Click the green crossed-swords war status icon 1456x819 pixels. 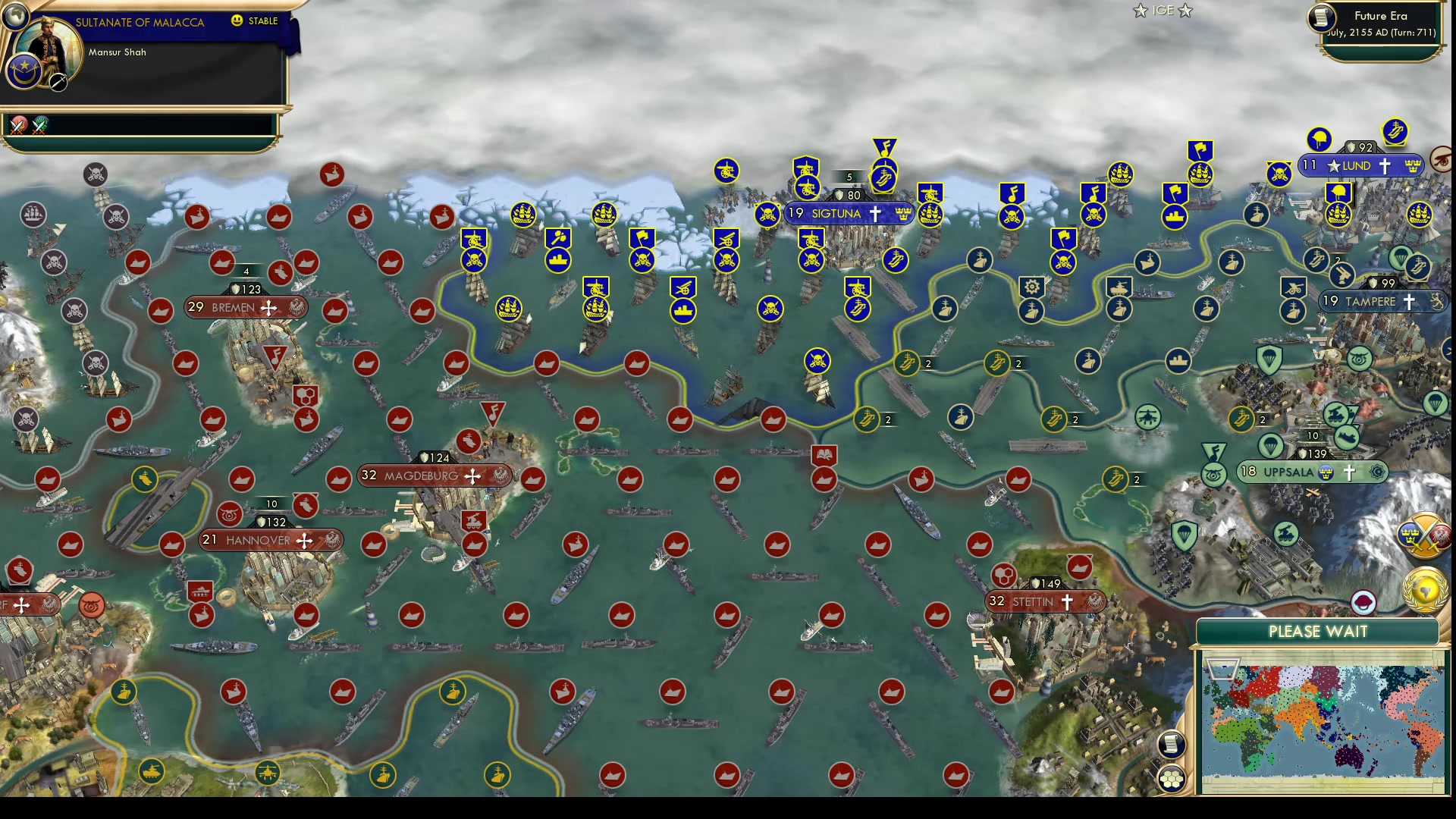pyautogui.click(x=39, y=125)
